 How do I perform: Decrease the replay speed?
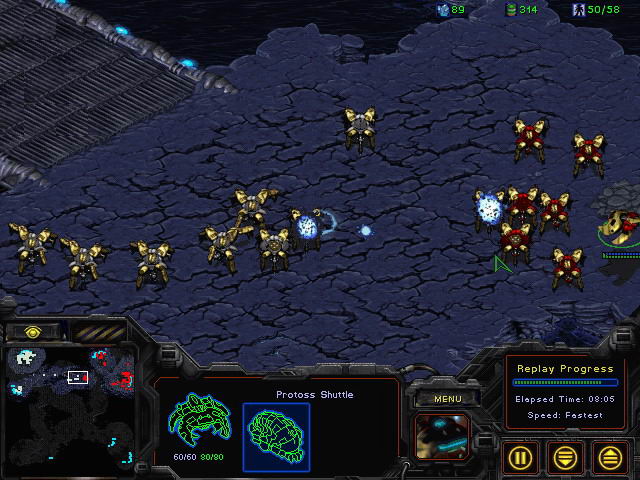566,457
